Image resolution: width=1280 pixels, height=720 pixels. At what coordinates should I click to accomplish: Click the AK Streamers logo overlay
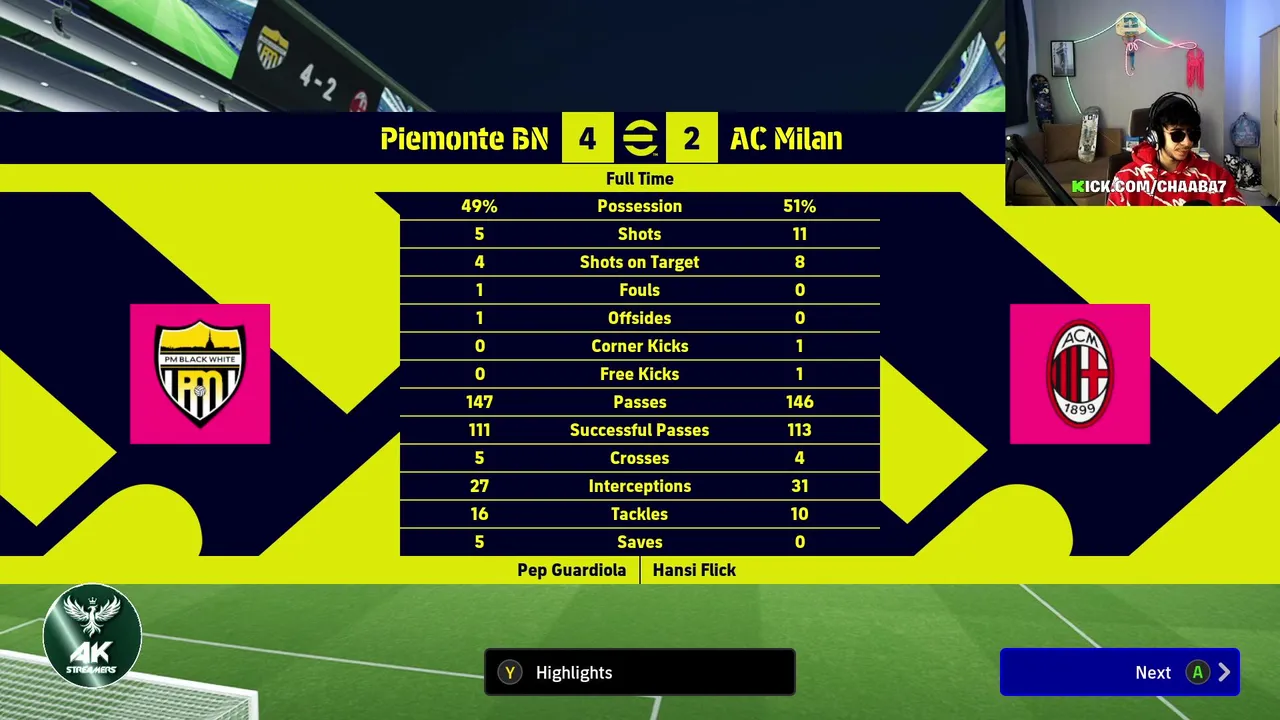coord(92,636)
